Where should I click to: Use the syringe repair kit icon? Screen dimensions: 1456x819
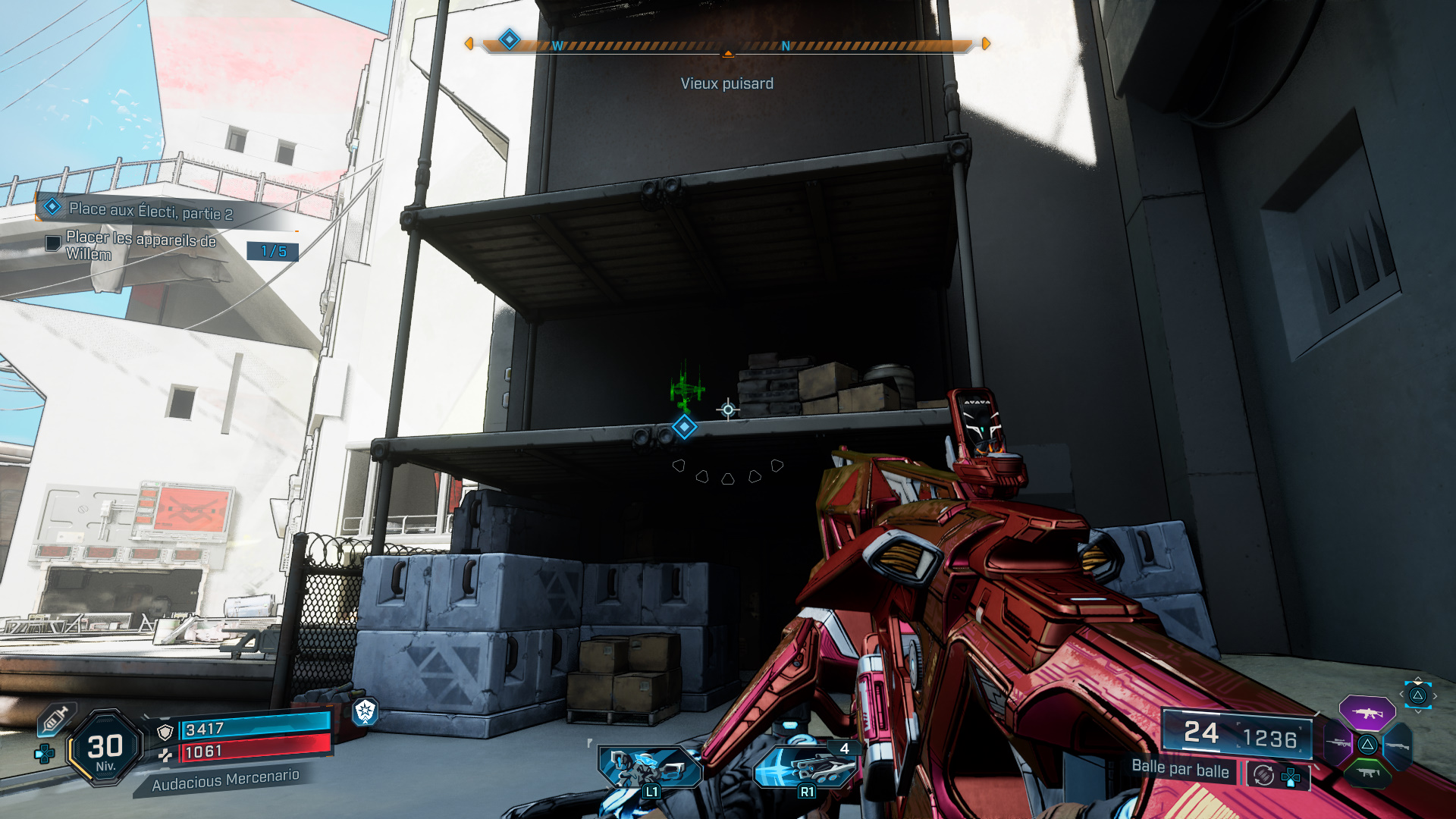[55, 720]
